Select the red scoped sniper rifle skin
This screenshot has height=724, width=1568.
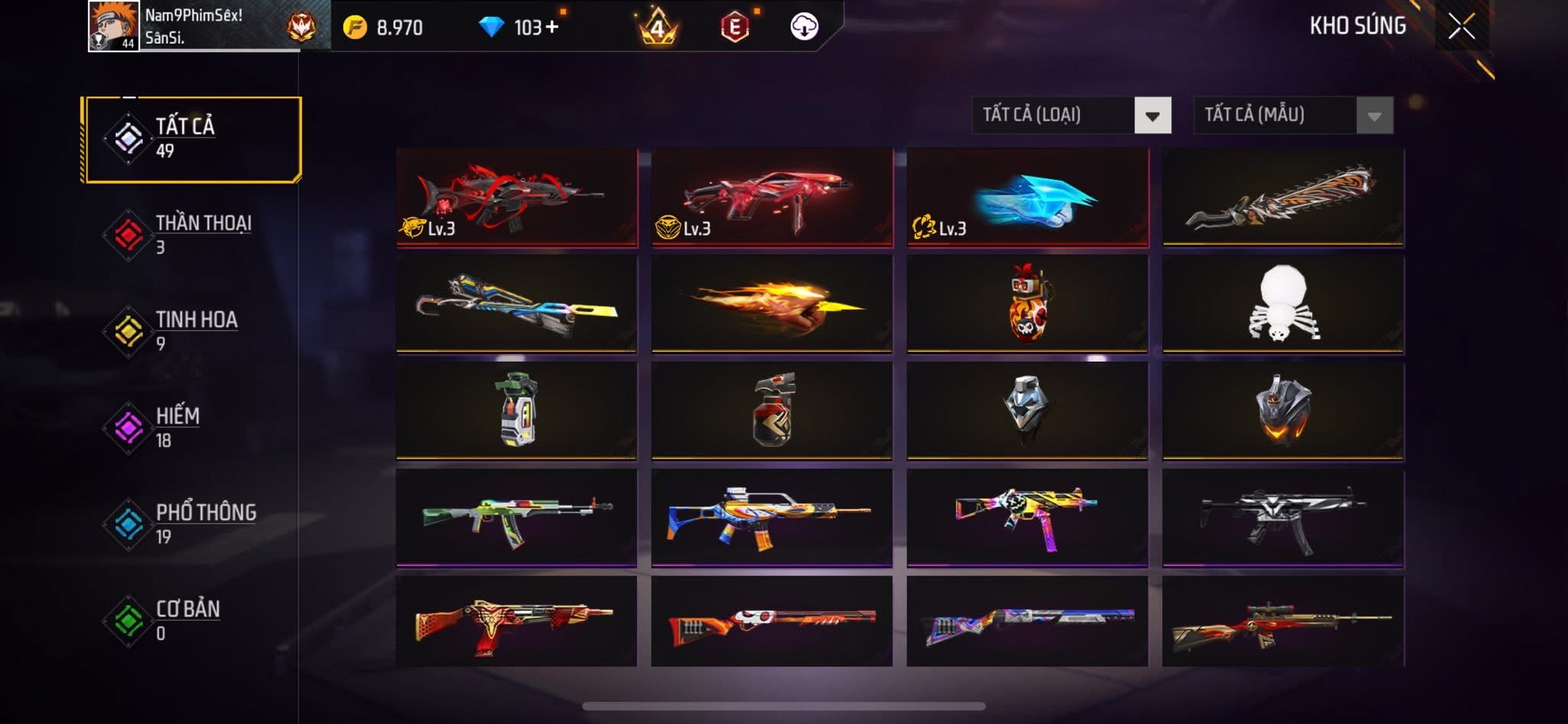pos(1283,621)
